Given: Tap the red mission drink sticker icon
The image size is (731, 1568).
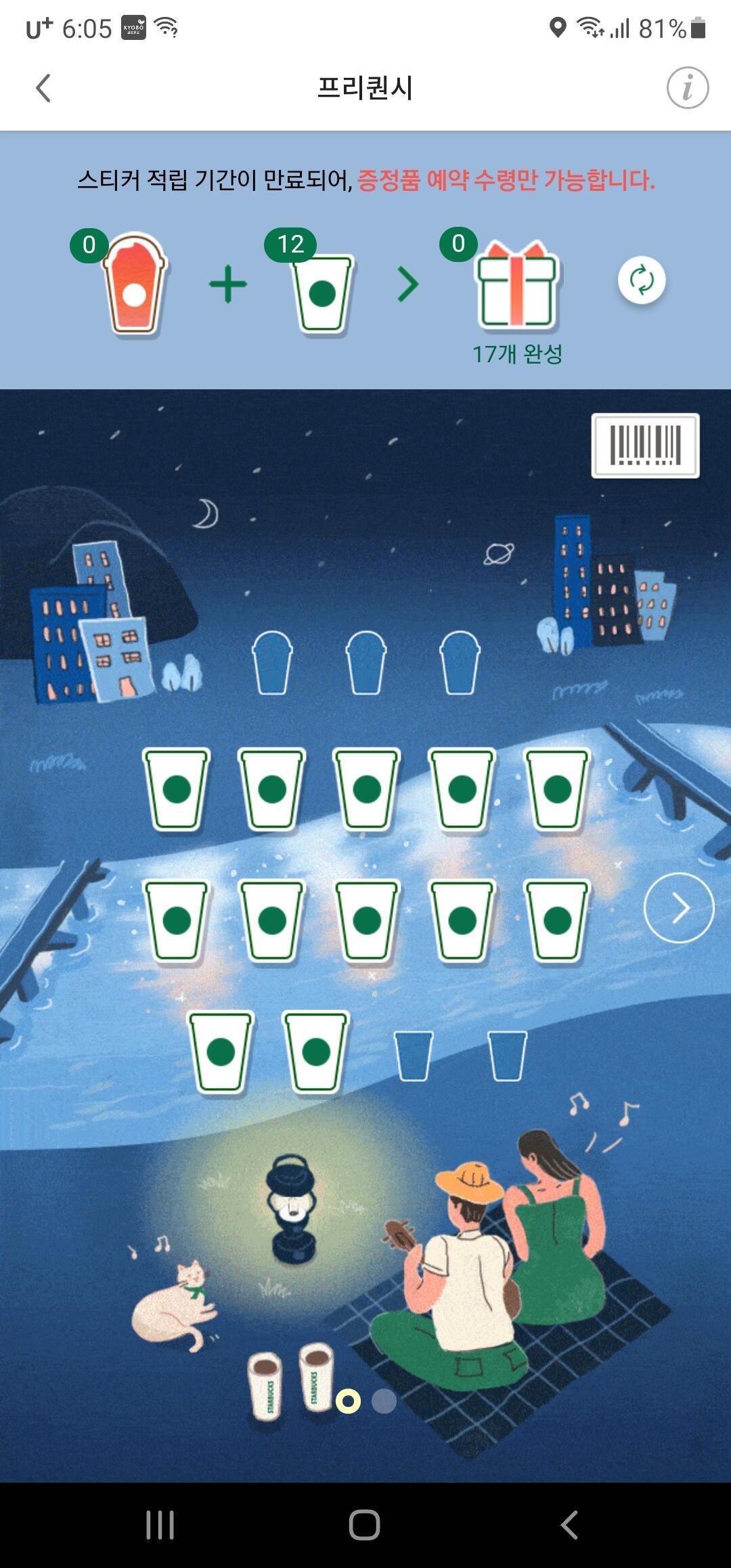Looking at the screenshot, I should (x=134, y=286).
